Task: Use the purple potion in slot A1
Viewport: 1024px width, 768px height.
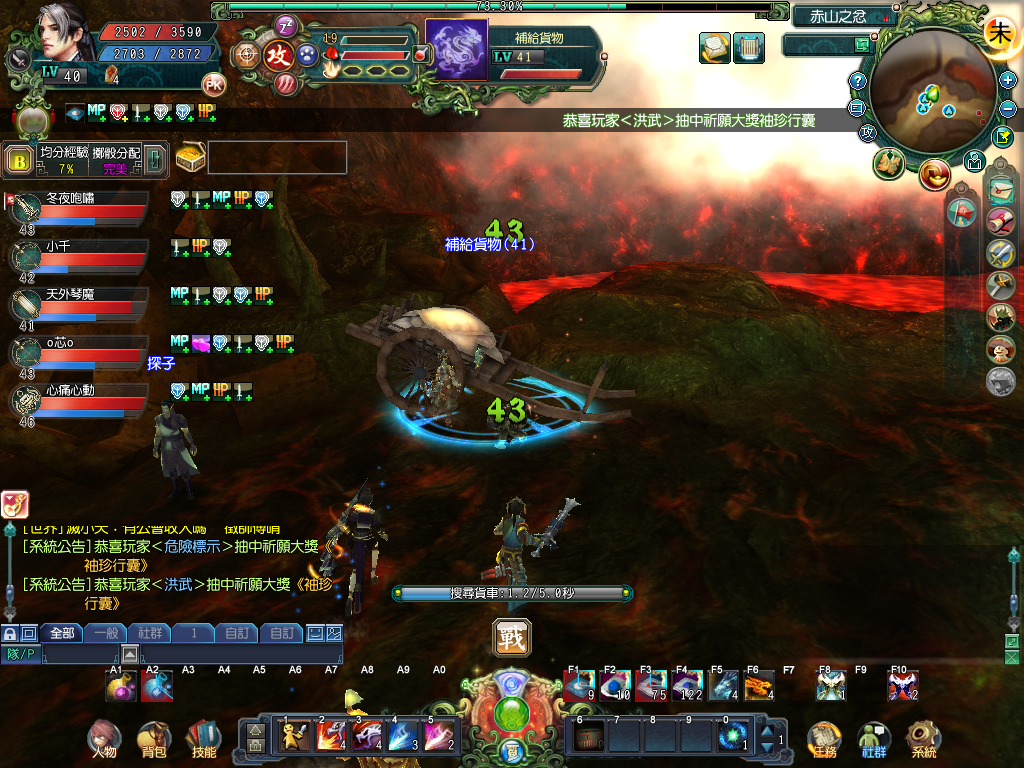Action: click(x=121, y=685)
